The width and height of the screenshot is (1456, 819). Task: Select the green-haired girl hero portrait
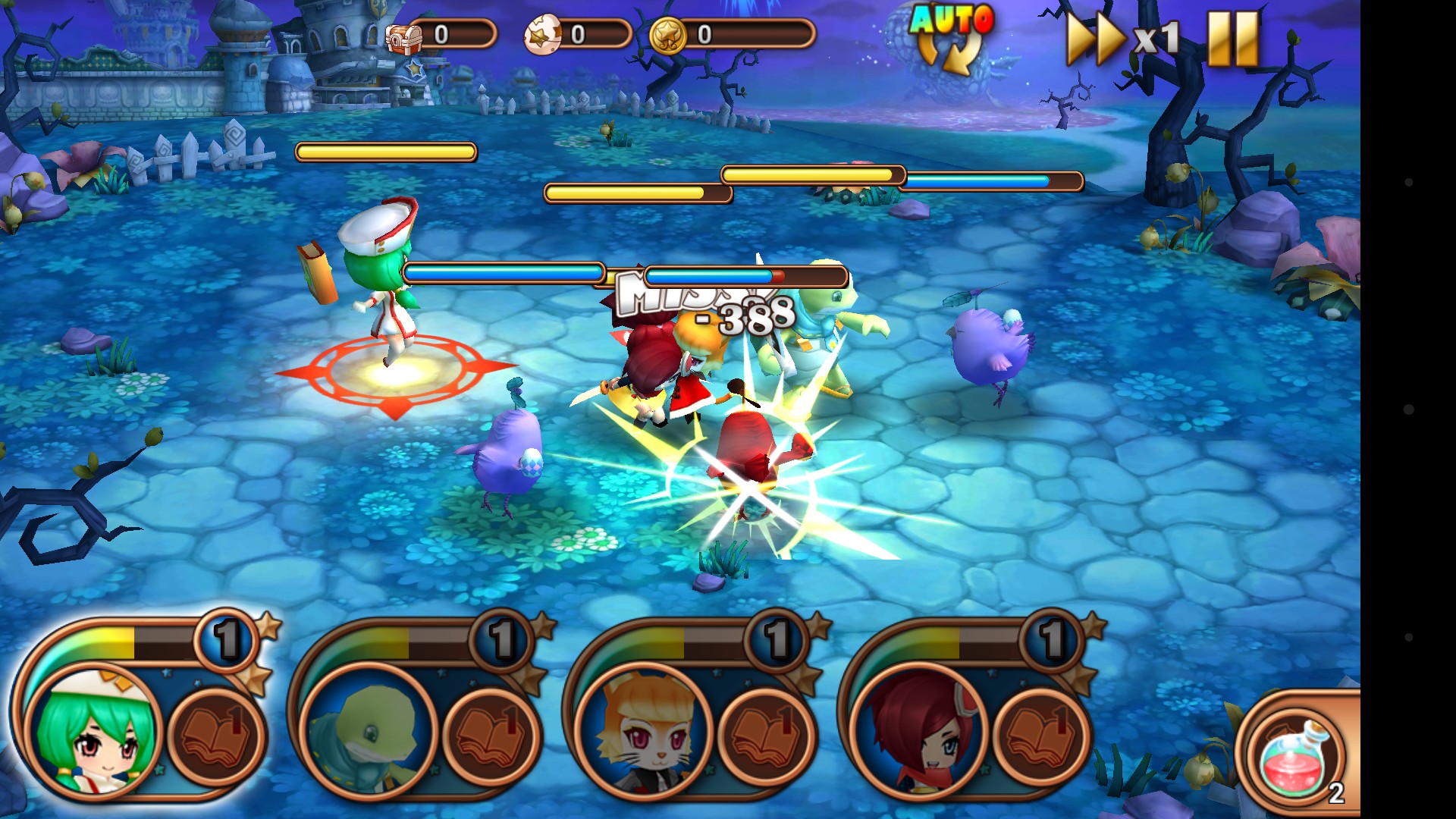(x=95, y=732)
